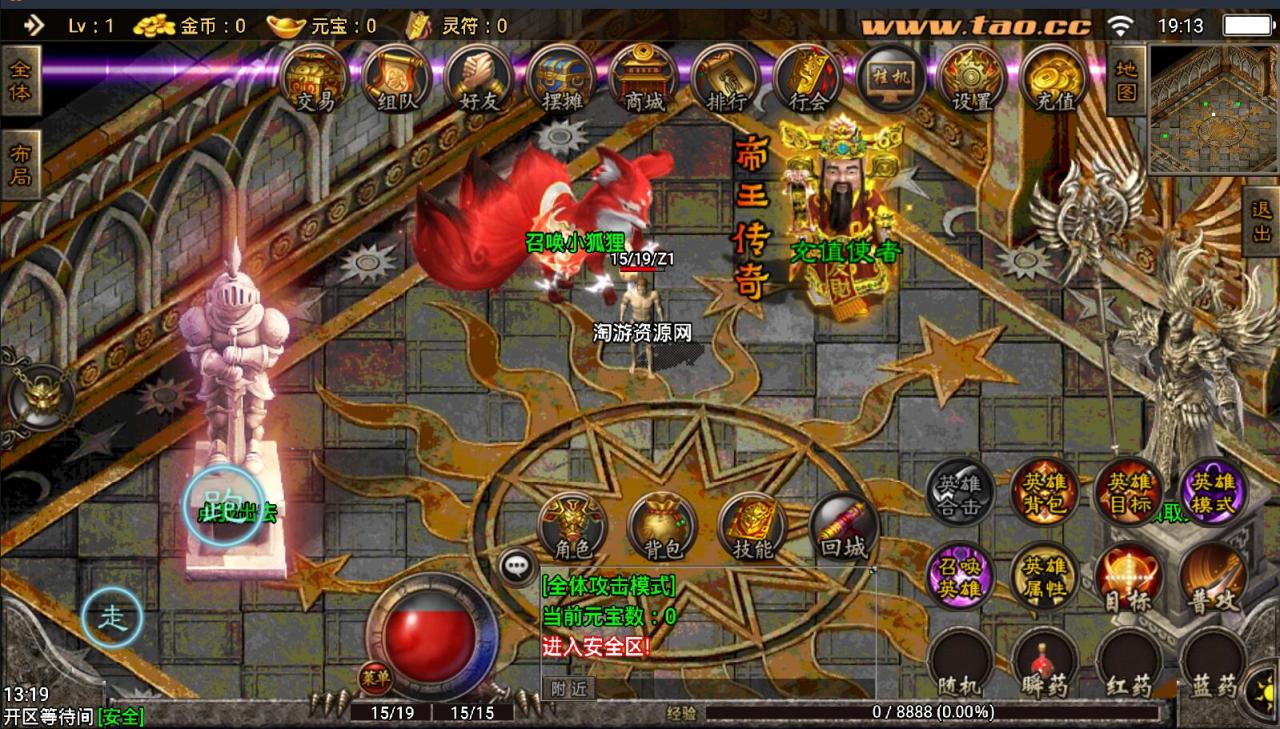Open the 设置 settings menu
Image resolution: width=1280 pixels, height=729 pixels.
(x=972, y=78)
